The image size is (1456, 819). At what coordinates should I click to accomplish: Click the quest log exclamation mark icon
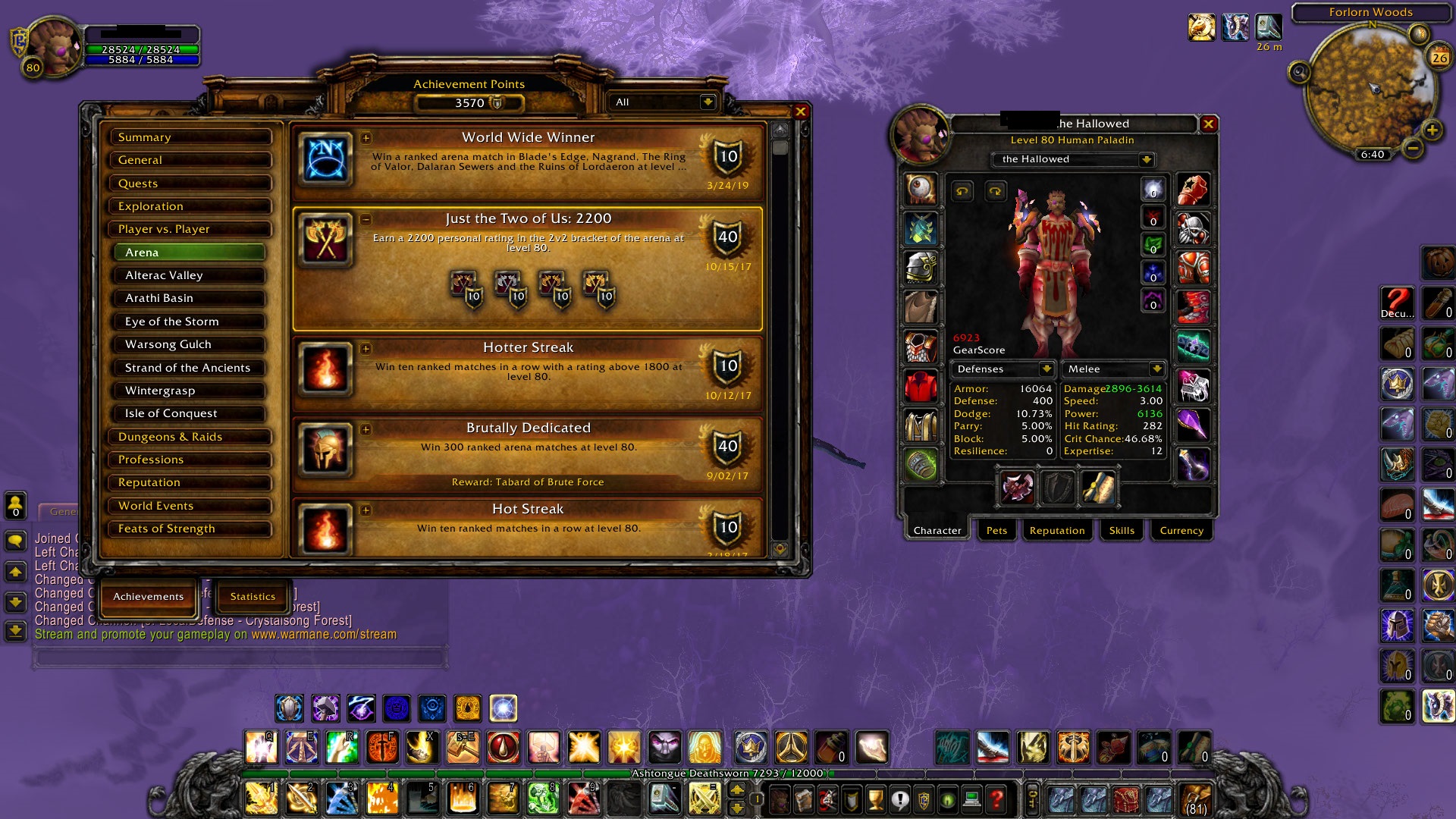pos(900,800)
